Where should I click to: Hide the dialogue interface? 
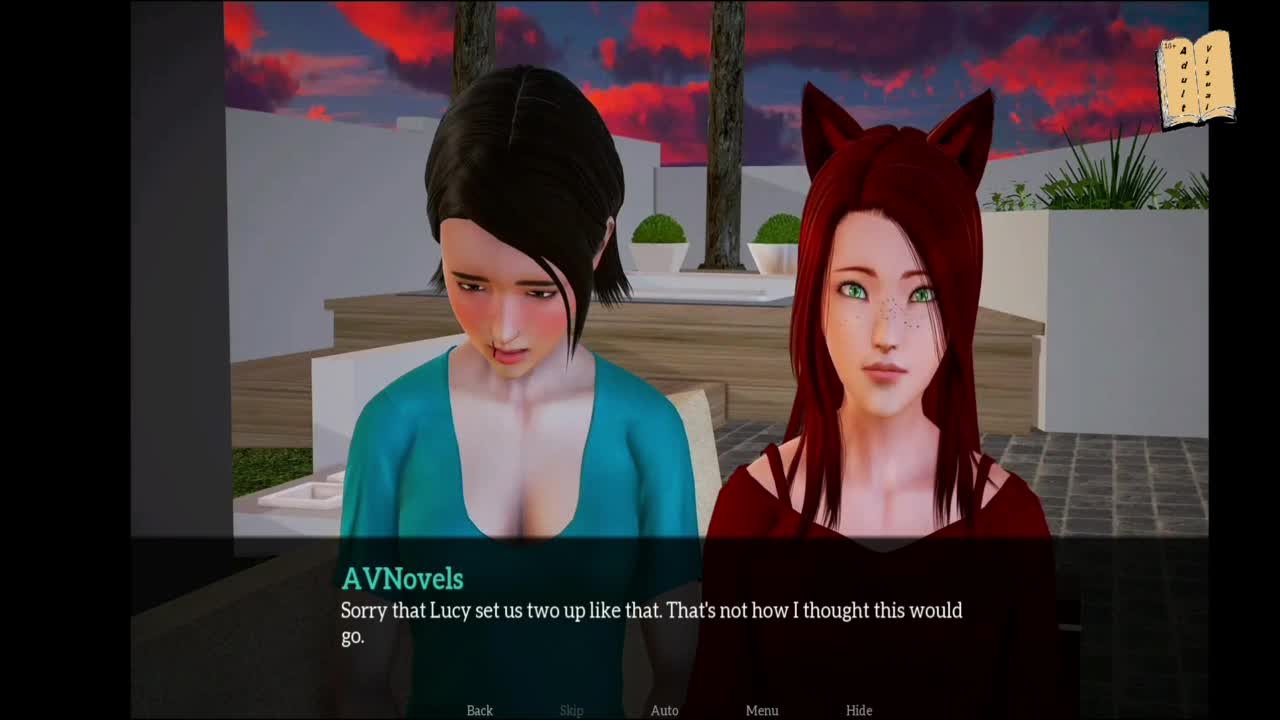pyautogui.click(x=859, y=710)
